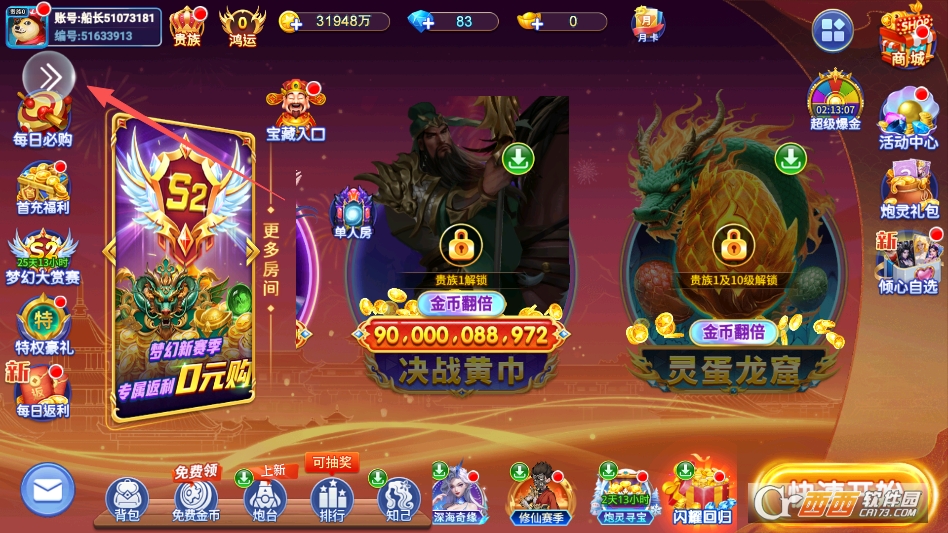Open the four-square grid menu button
The height and width of the screenshot is (533, 948).
click(832, 31)
